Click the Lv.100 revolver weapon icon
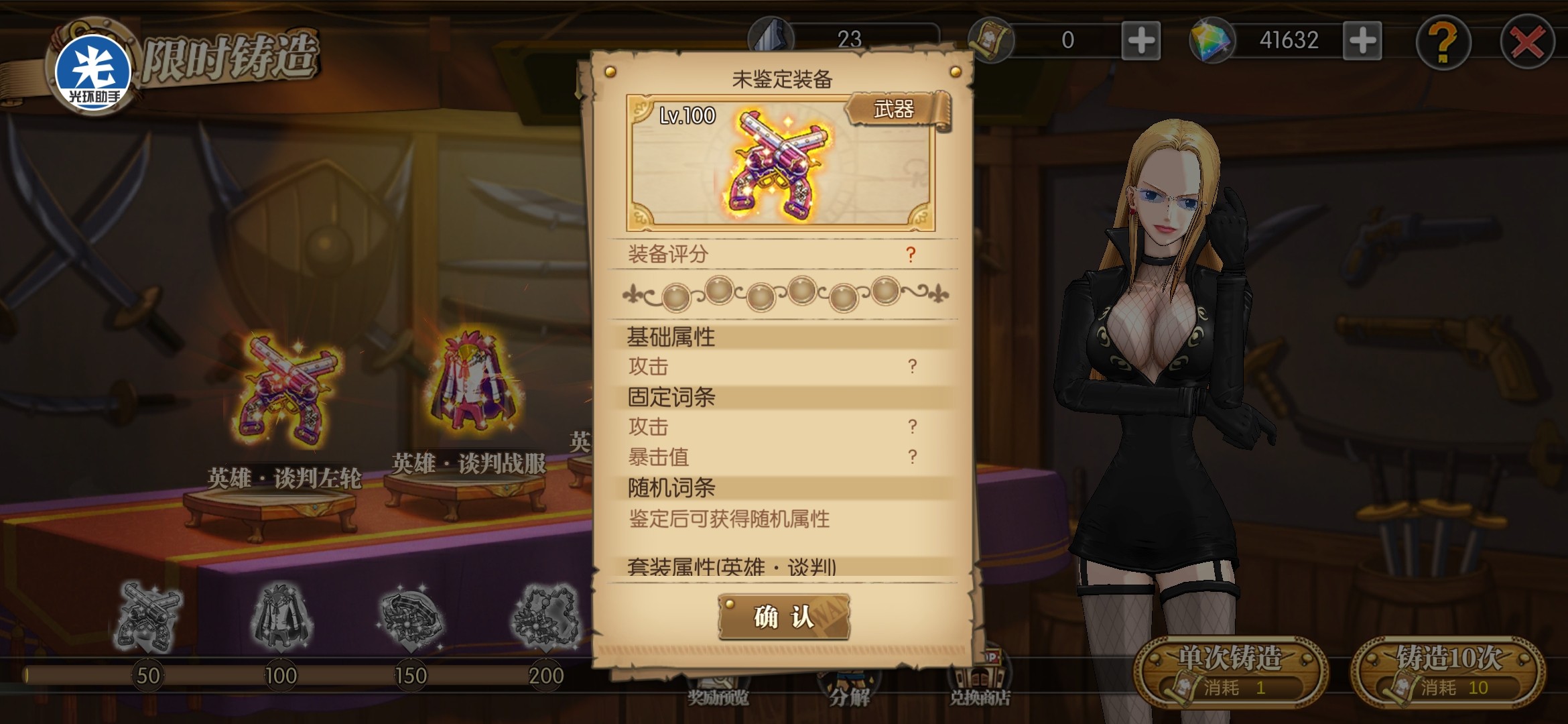Screen dimensions: 1568x724 781,164
